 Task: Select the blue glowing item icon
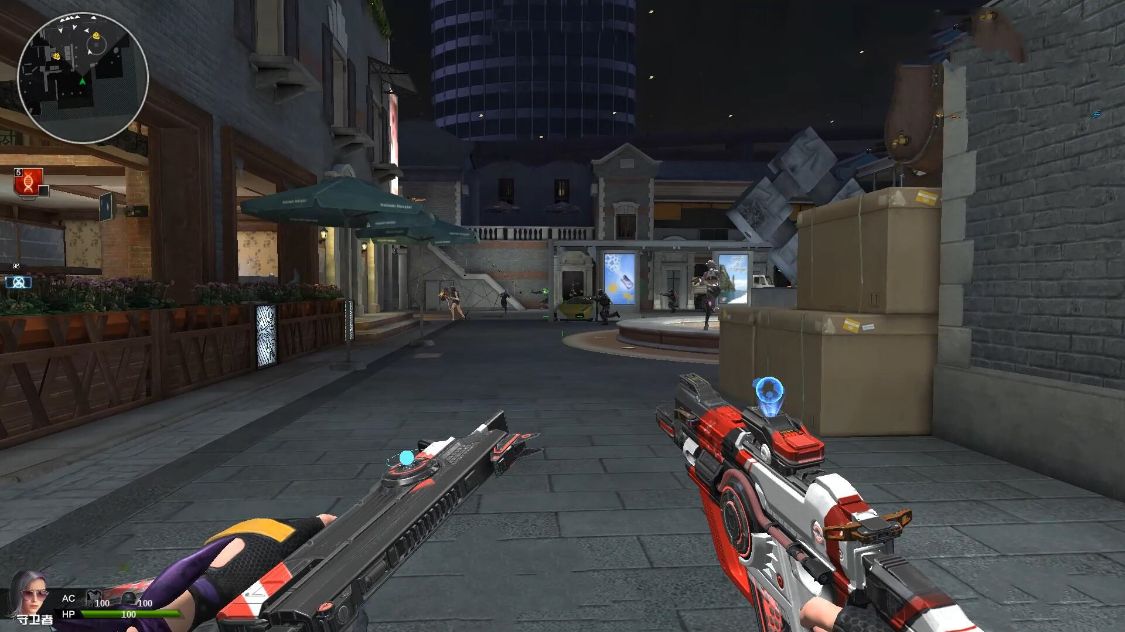(17, 282)
